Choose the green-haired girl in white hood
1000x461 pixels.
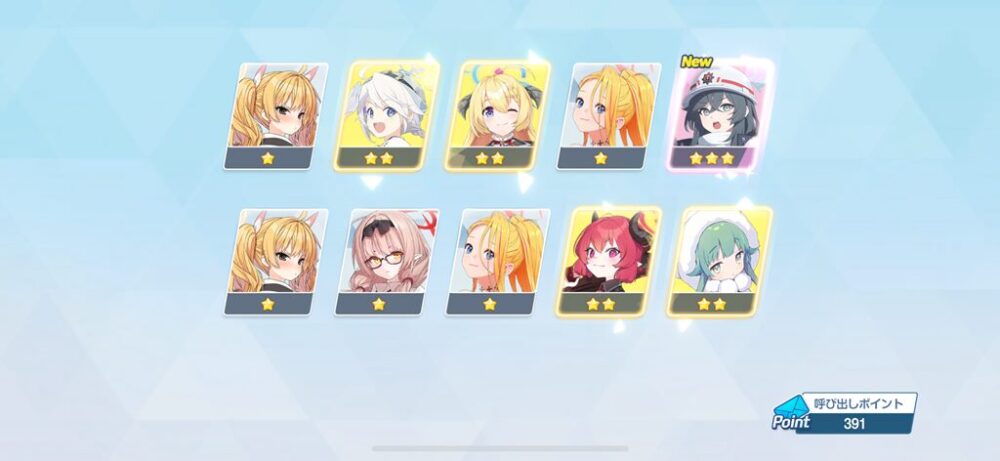(x=720, y=260)
